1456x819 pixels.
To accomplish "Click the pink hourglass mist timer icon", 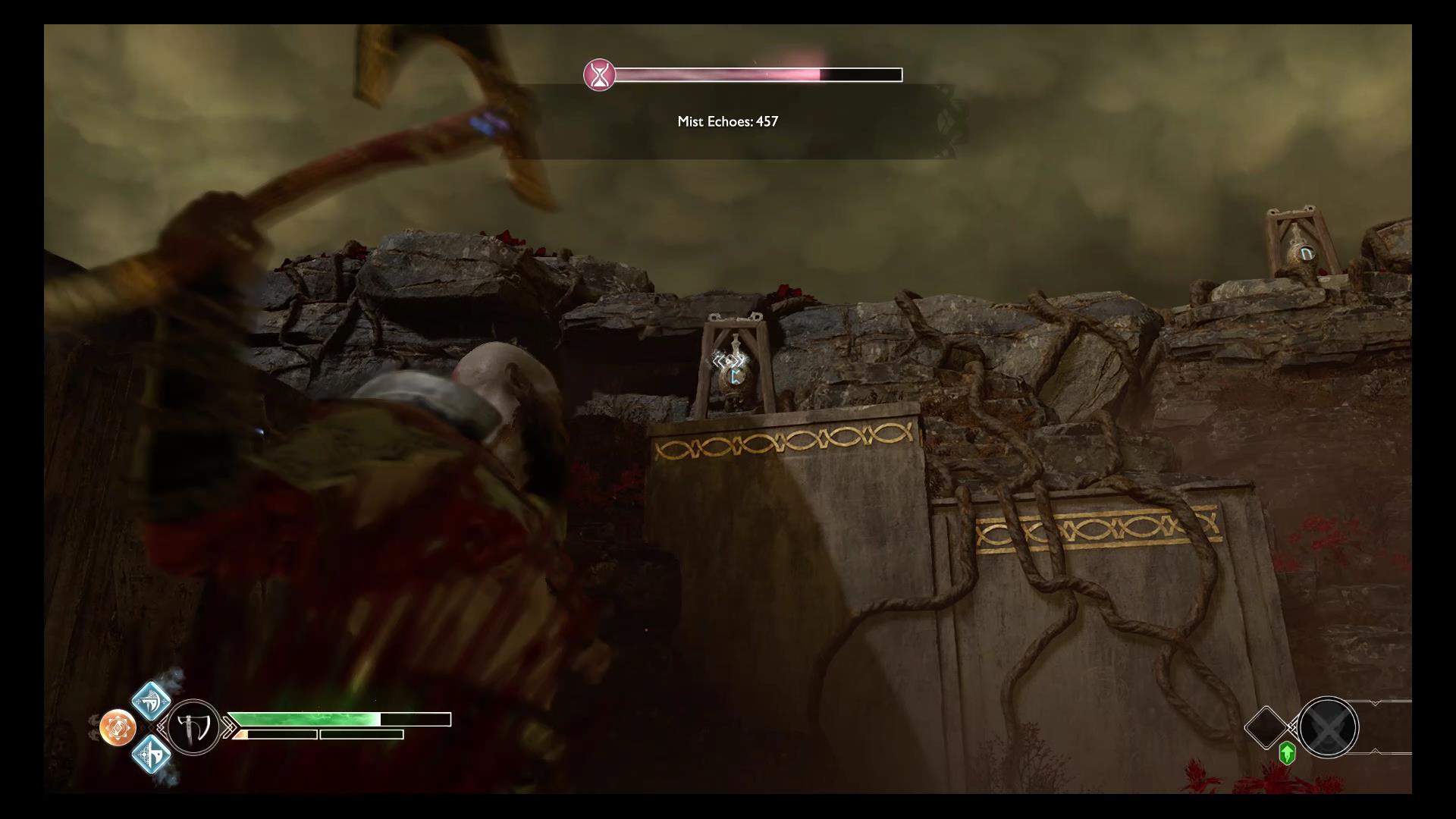I will click(x=599, y=75).
